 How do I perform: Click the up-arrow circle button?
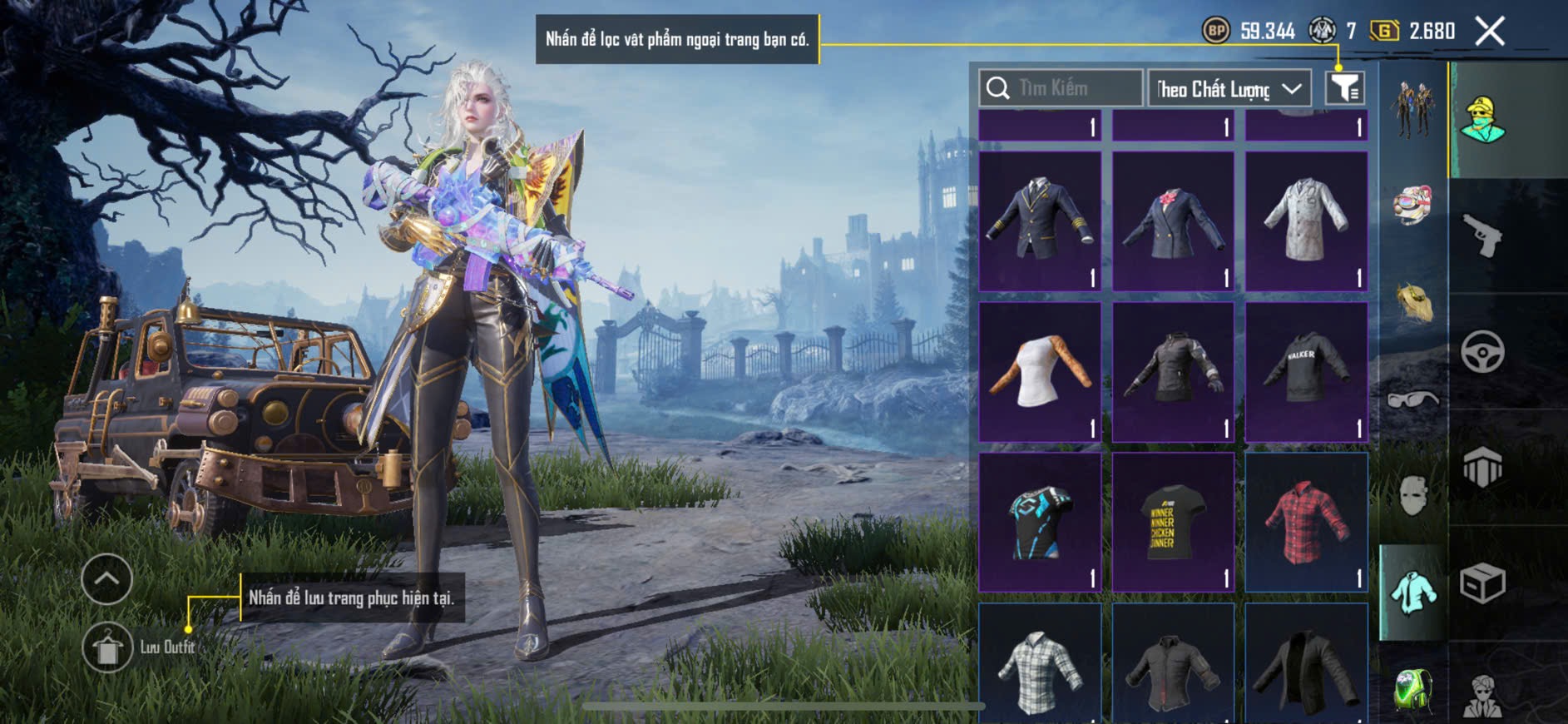[x=106, y=578]
